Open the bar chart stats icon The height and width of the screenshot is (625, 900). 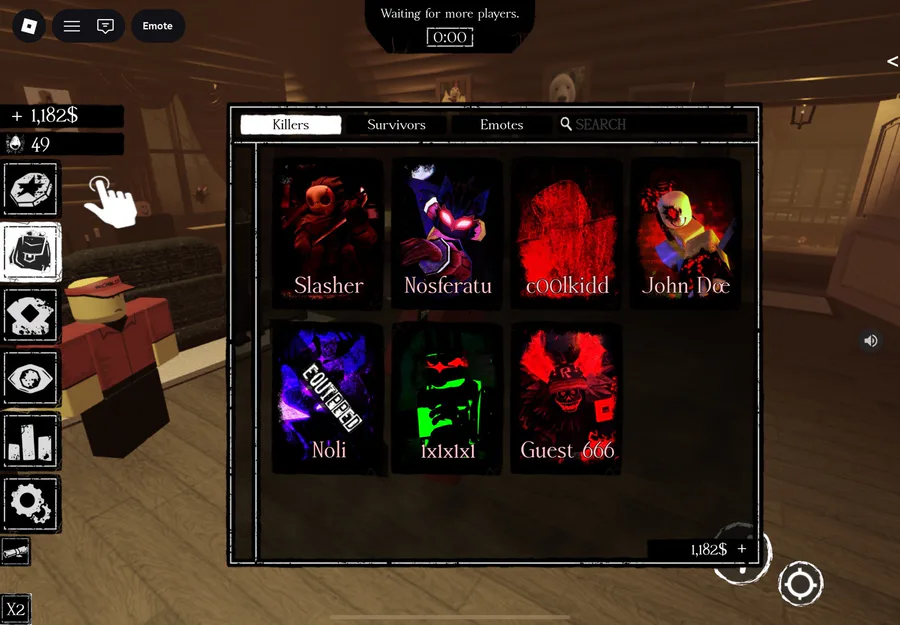(x=32, y=440)
